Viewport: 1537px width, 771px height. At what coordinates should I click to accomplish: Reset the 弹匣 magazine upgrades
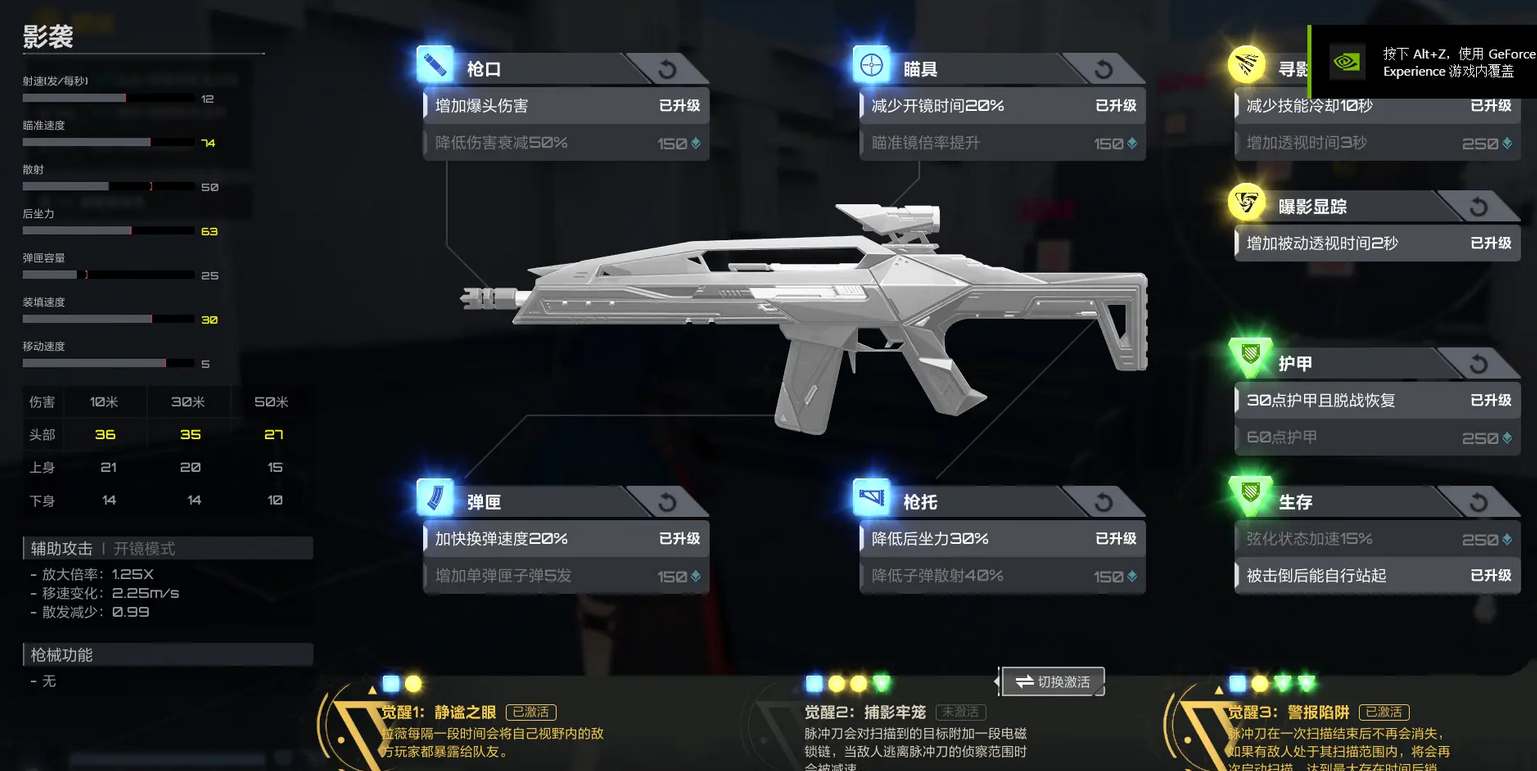coord(668,502)
